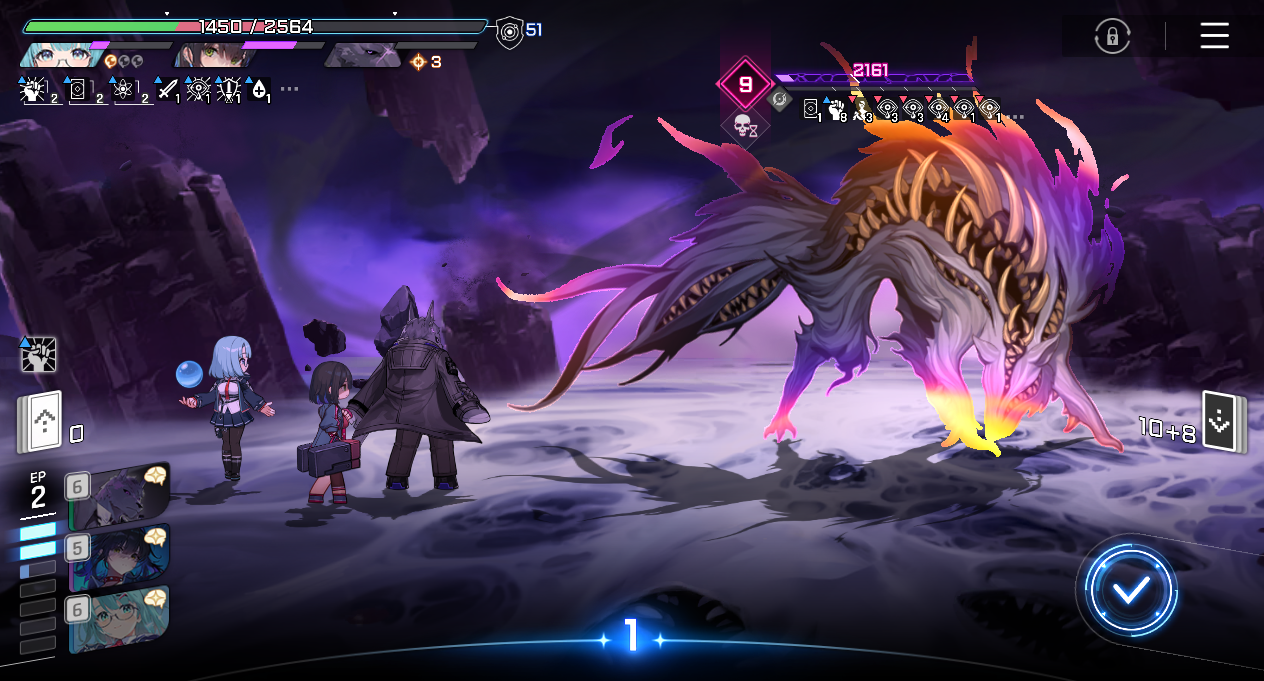
Task: Inspect the enemy's fist buff icon
Action: coord(836,109)
